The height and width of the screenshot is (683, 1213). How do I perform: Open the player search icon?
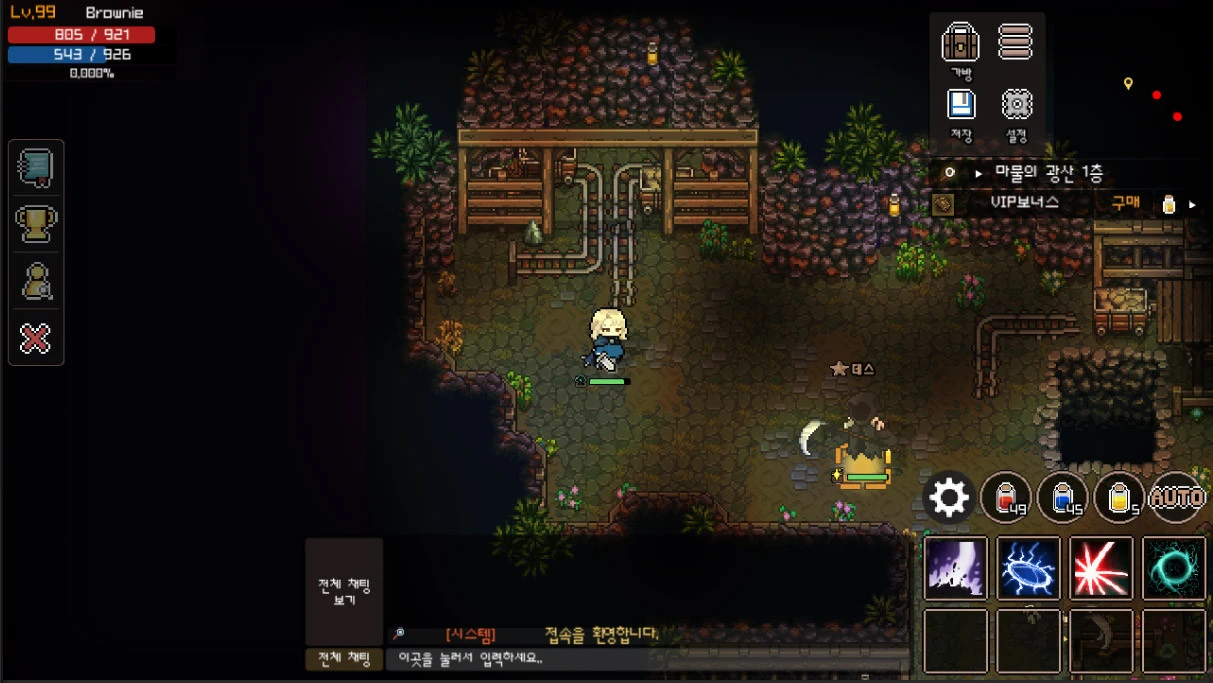coord(36,282)
